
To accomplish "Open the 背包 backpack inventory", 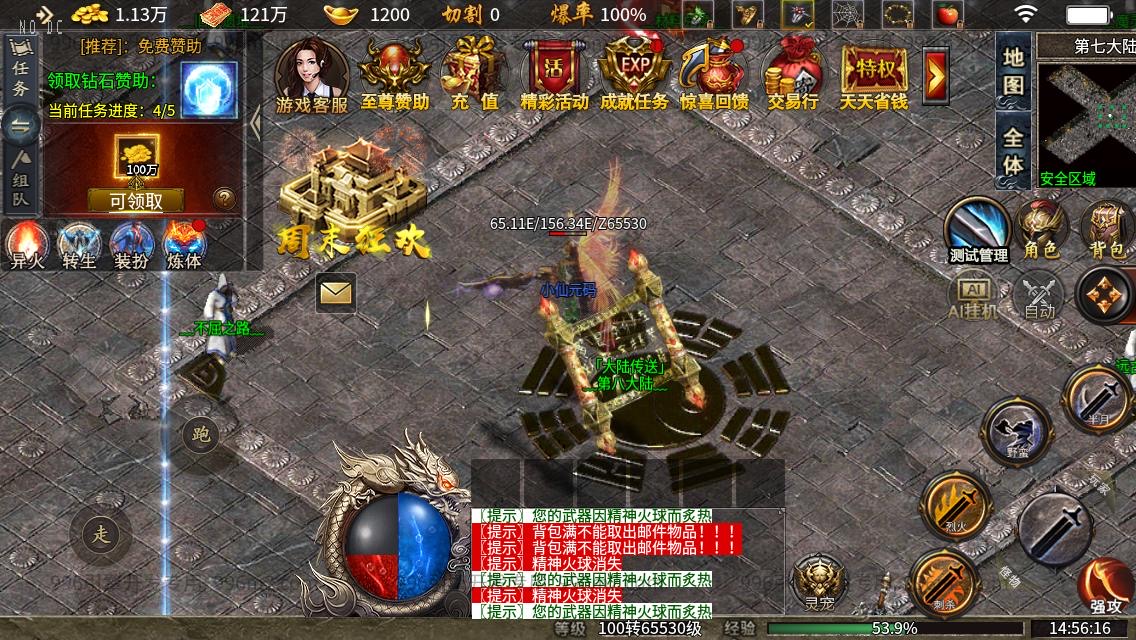I will coord(1106,228).
